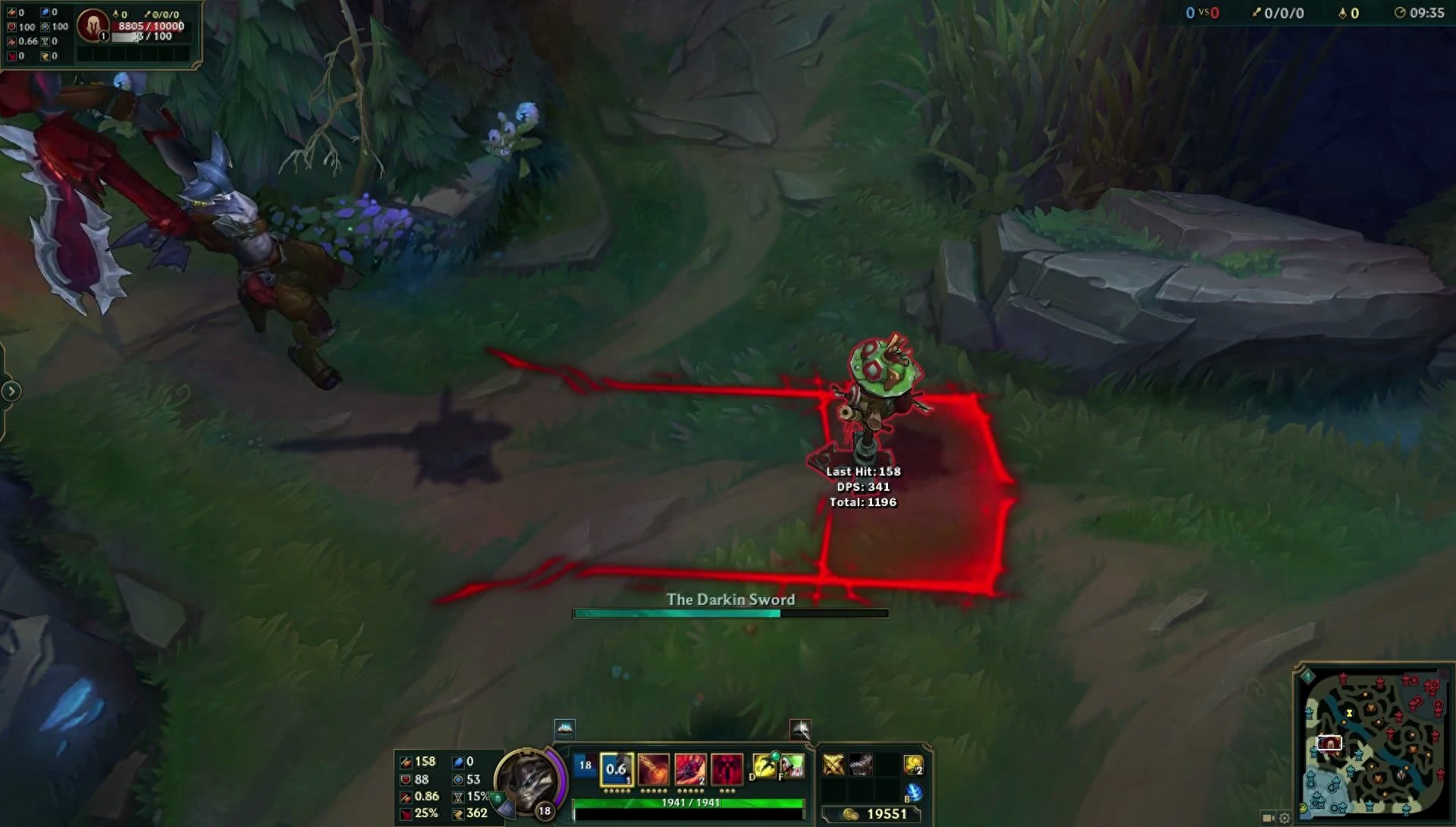This screenshot has width=1456, height=827.
Task: Click the blue recall button
Action: pyautogui.click(x=914, y=793)
